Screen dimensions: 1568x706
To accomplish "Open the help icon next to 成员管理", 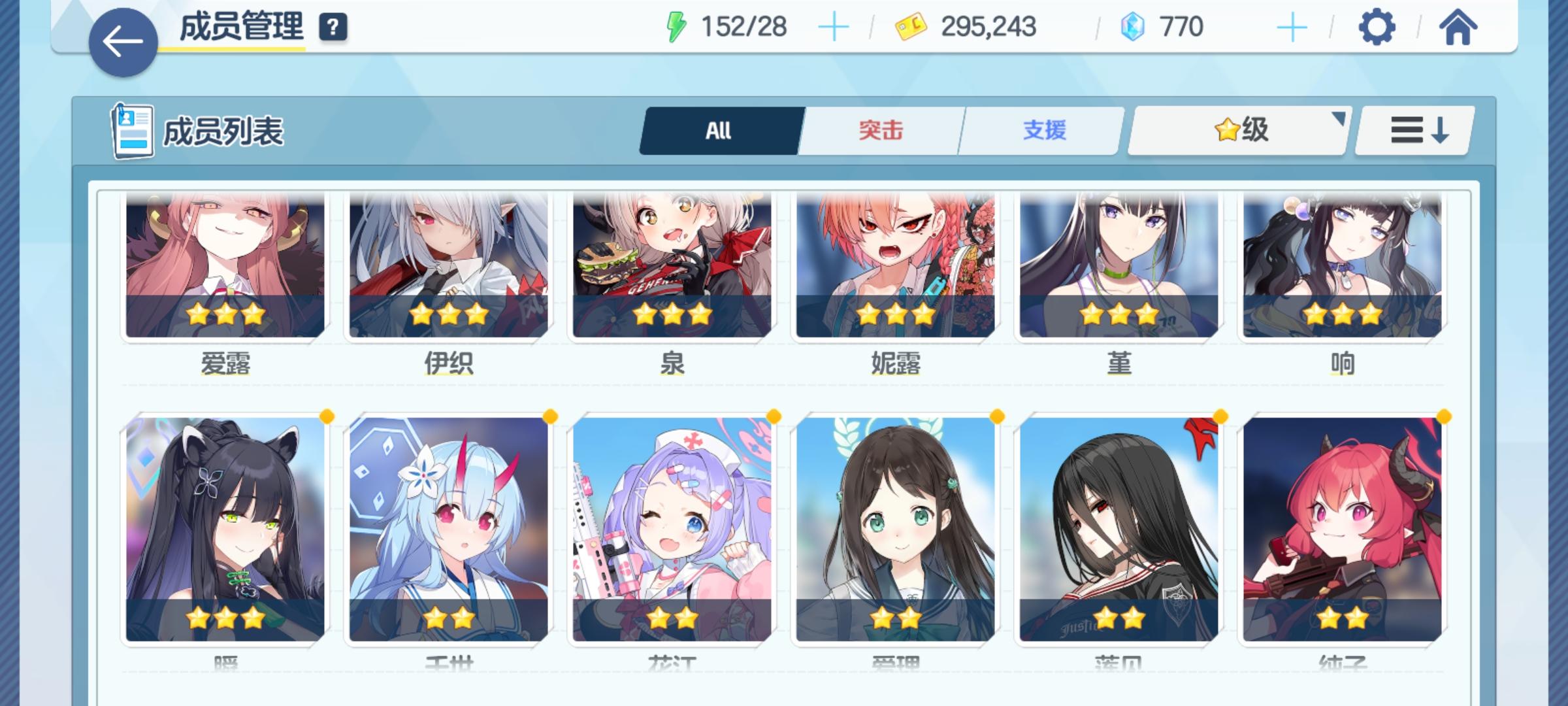I will [x=333, y=28].
